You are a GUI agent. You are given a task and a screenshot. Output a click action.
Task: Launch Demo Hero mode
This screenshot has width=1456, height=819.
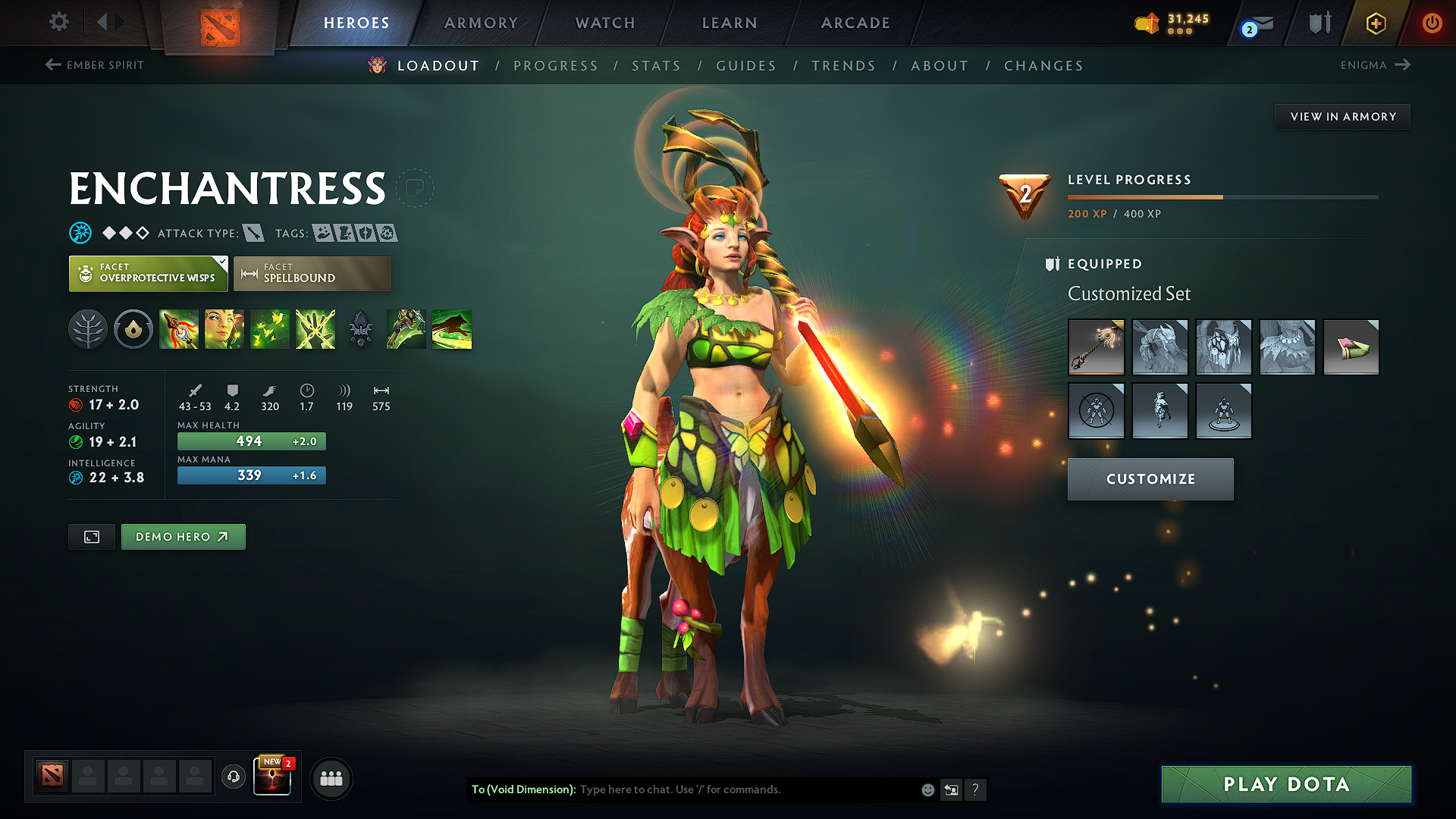tap(183, 537)
